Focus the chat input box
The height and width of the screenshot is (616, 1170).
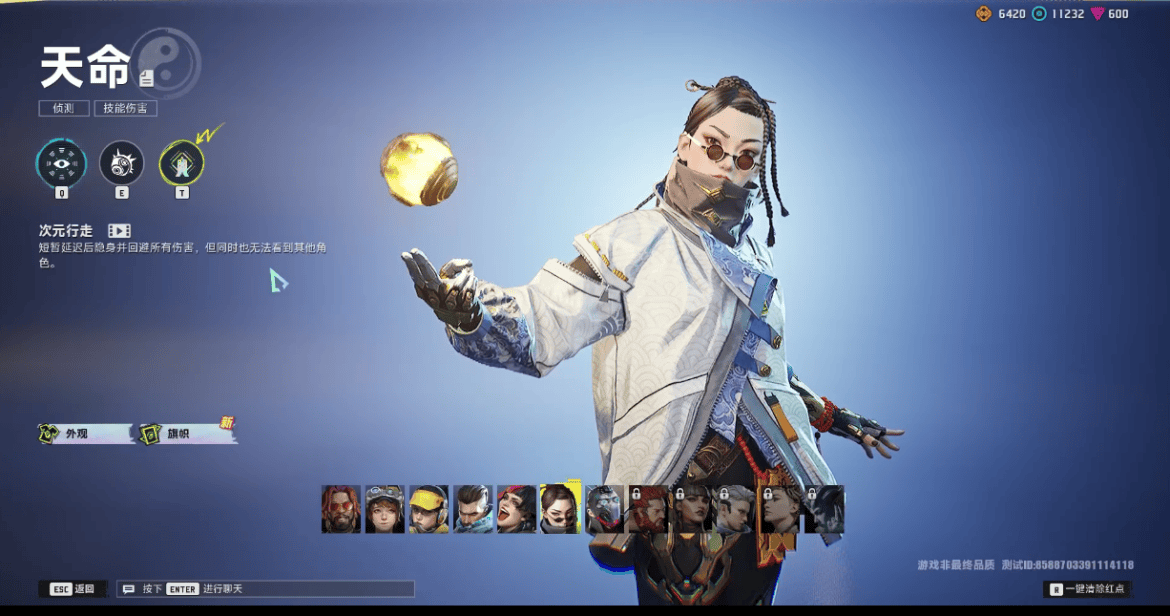[265, 589]
